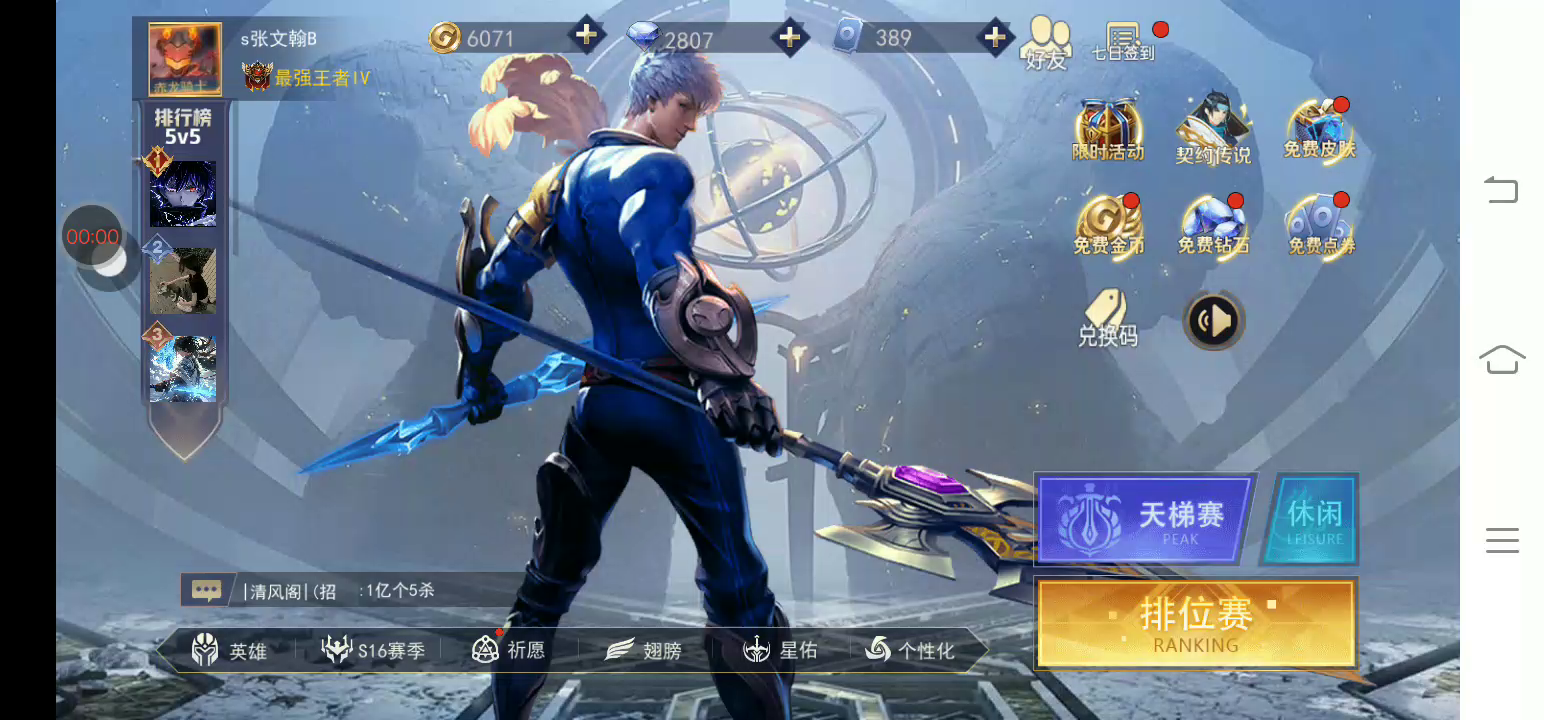The width and height of the screenshot is (1544, 720).
Task: Open 限时活动 limited-time events
Action: (1108, 131)
